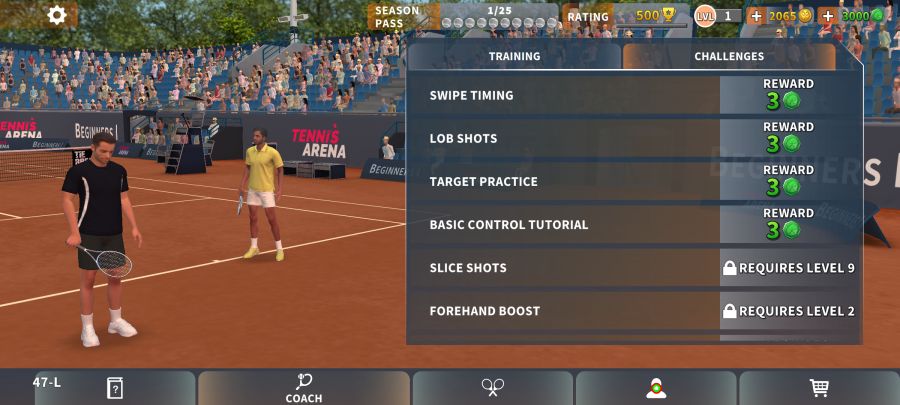Open the settings gear icon
Image resolution: width=900 pixels, height=405 pixels.
pos(57,15)
